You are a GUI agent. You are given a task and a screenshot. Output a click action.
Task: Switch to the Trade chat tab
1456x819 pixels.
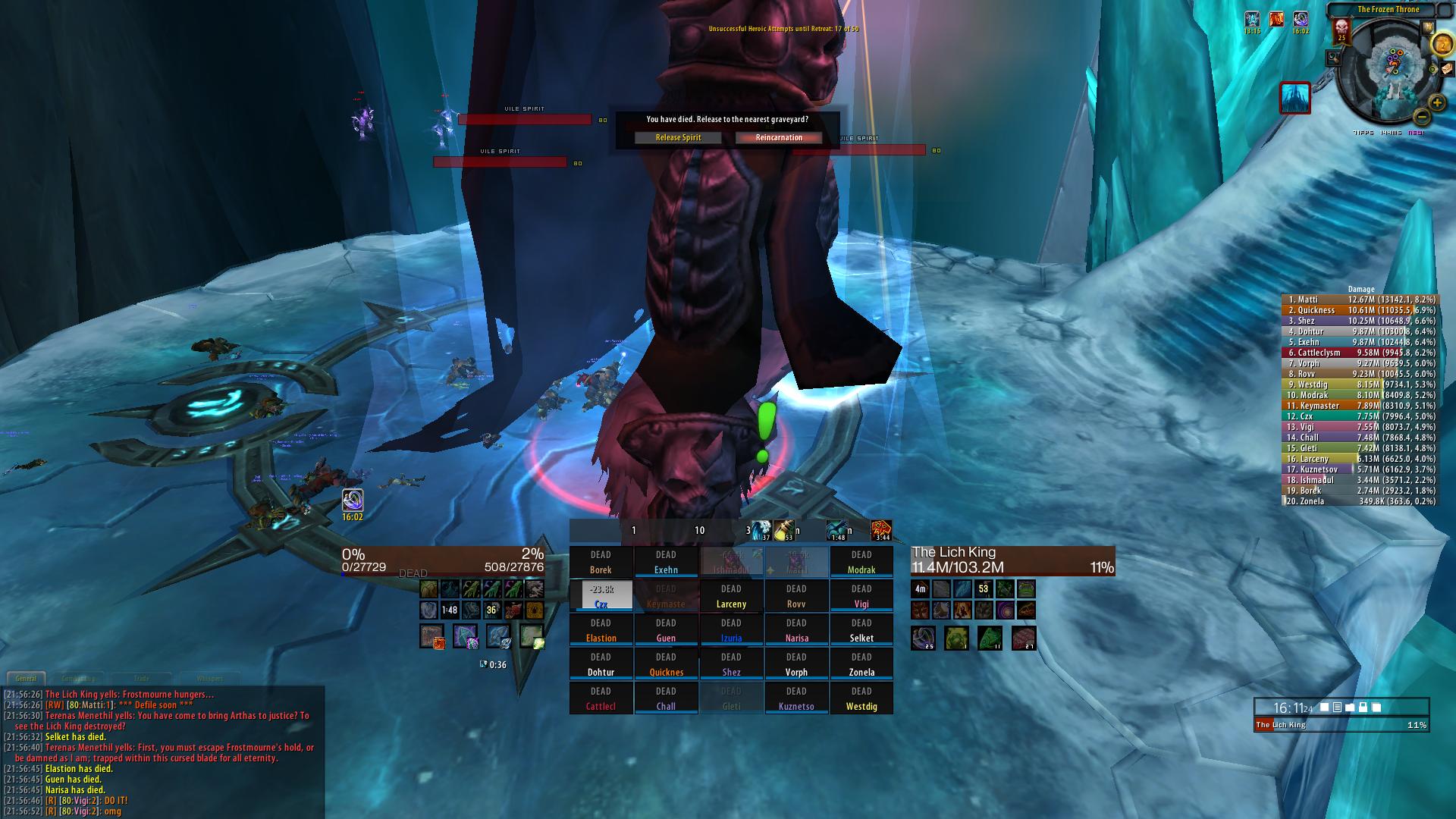(142, 679)
